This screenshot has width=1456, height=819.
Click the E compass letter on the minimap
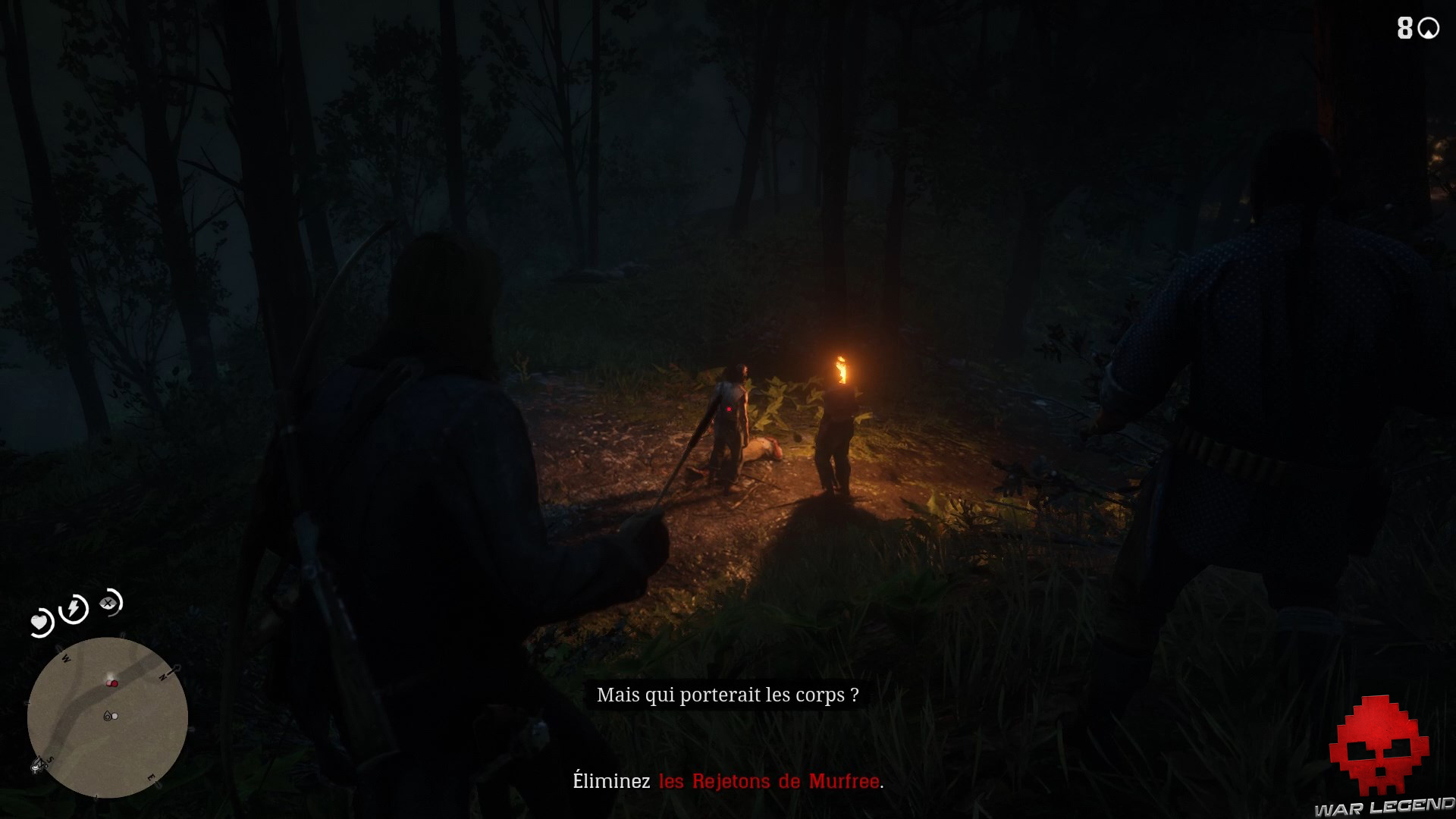coord(151,777)
